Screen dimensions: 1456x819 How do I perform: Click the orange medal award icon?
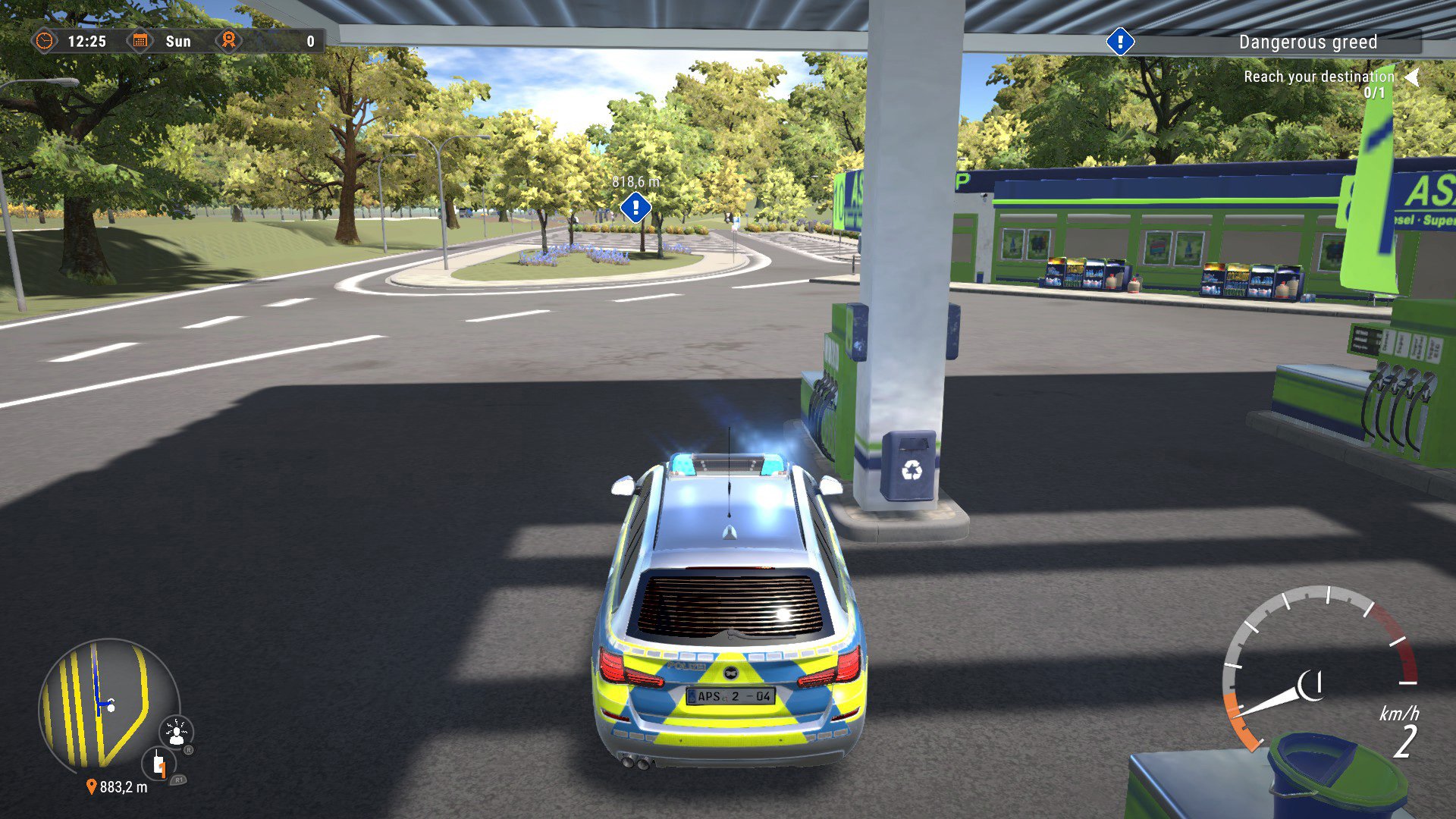click(x=228, y=41)
